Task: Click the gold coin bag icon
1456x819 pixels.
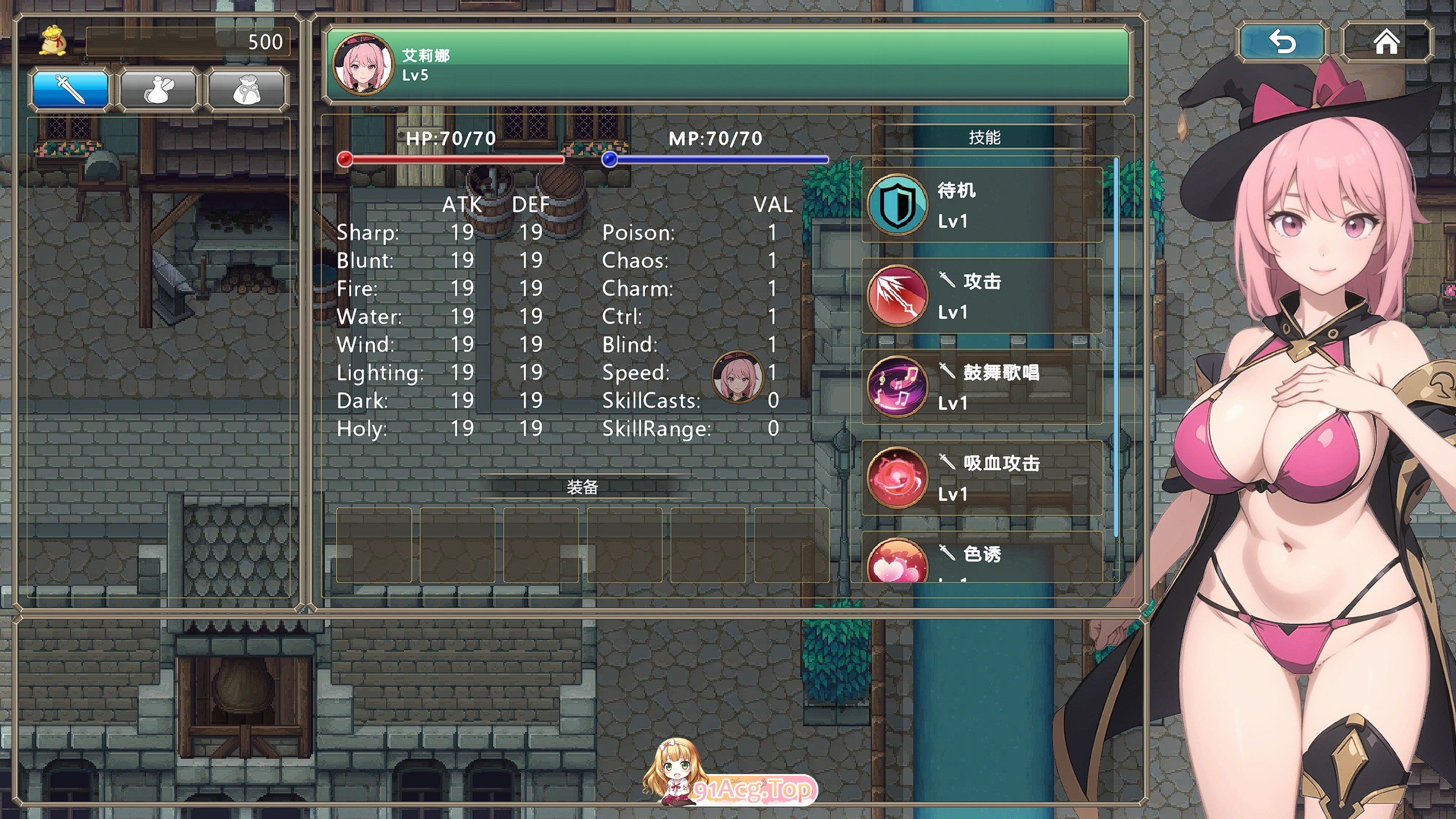Action: 53,41
